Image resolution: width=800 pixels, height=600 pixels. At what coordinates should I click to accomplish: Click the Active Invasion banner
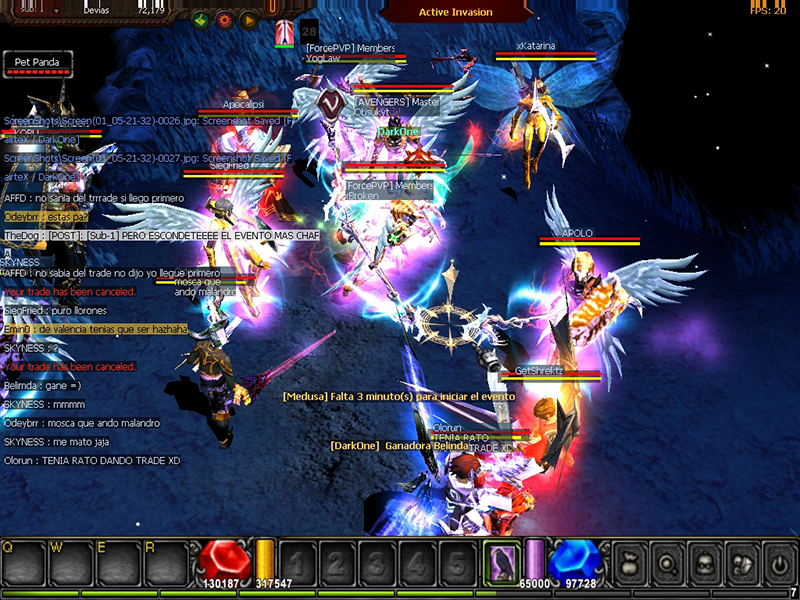[455, 12]
